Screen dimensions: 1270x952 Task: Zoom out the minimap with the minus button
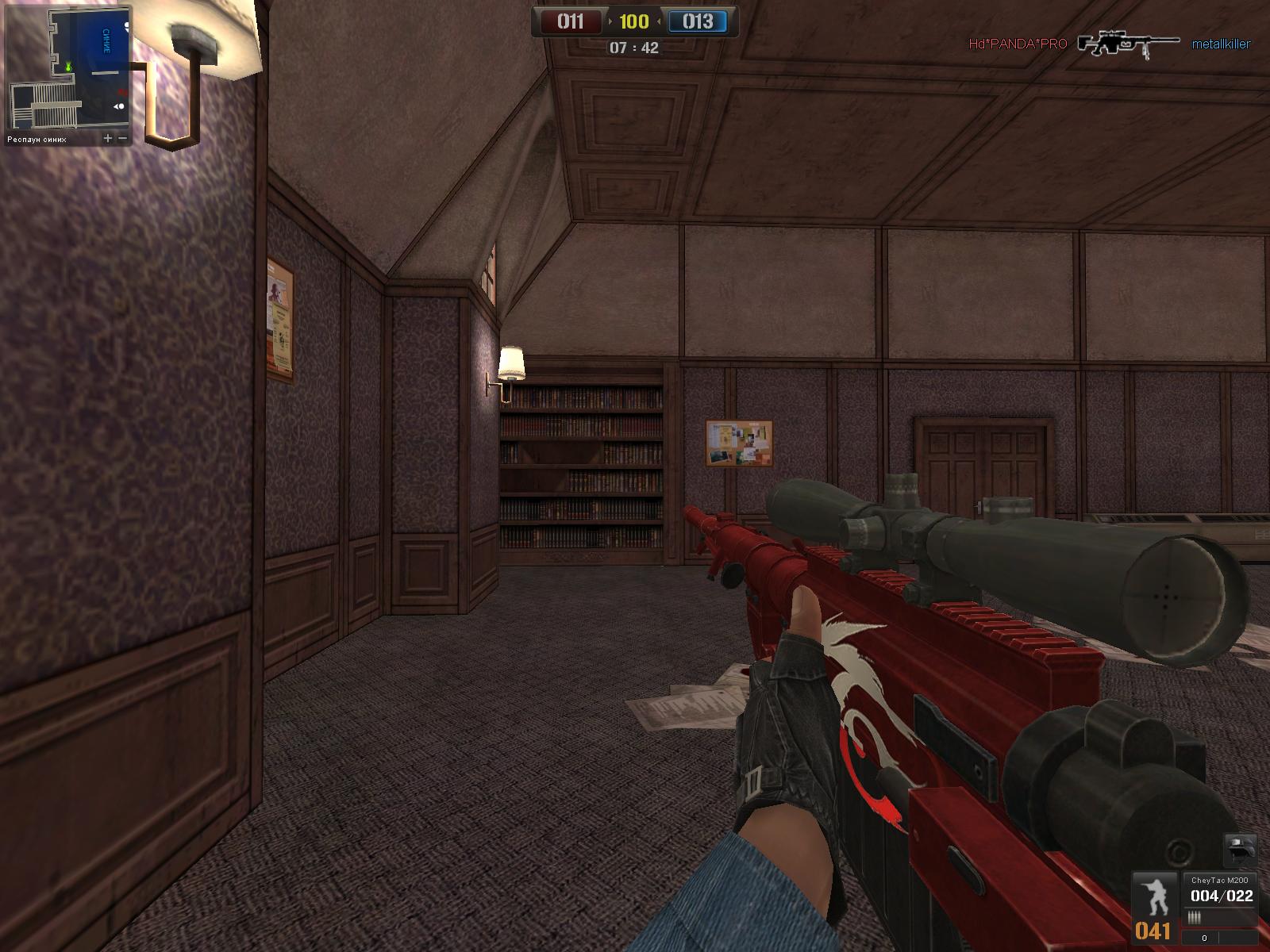tap(124, 138)
